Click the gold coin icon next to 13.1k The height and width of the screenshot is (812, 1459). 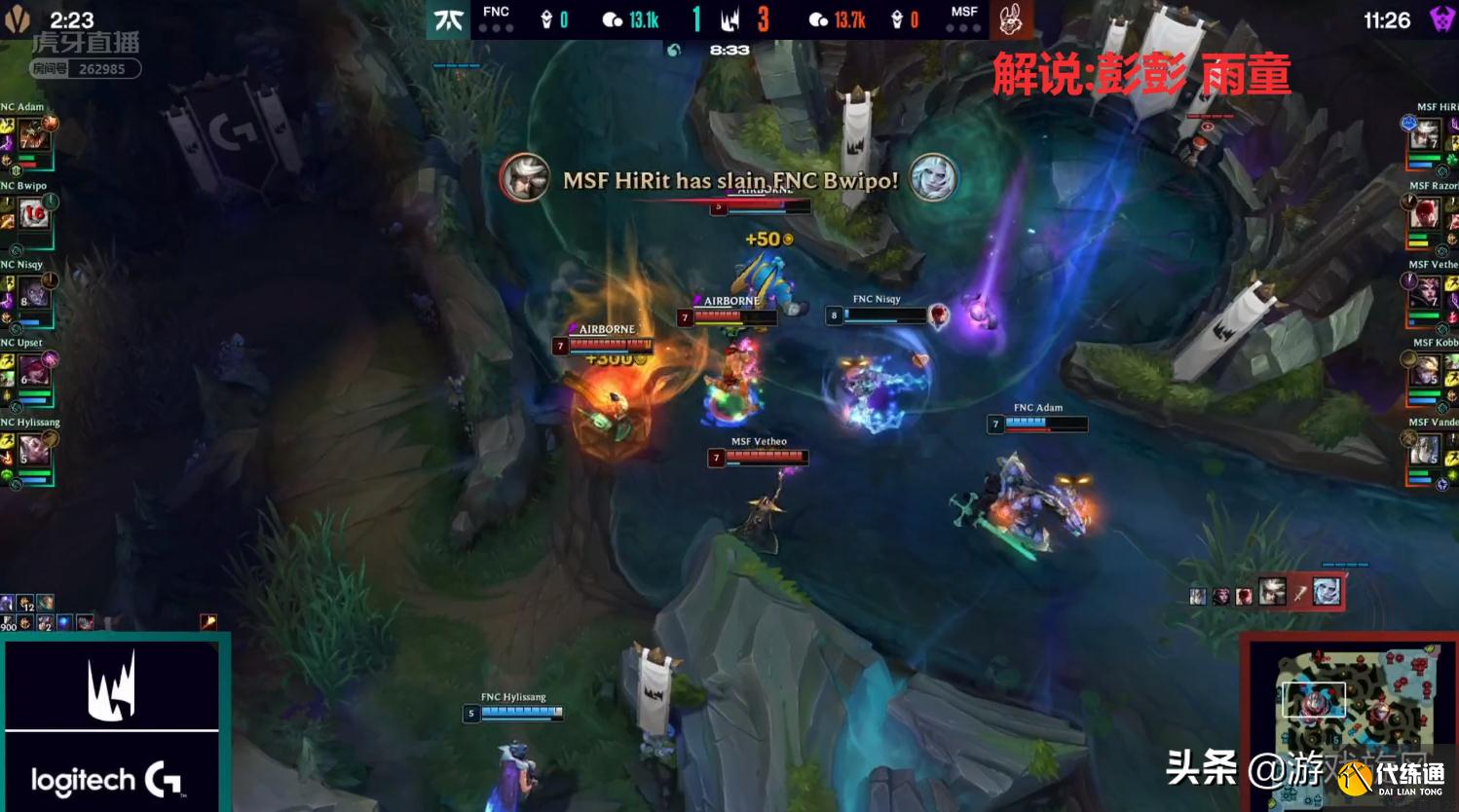612,20
